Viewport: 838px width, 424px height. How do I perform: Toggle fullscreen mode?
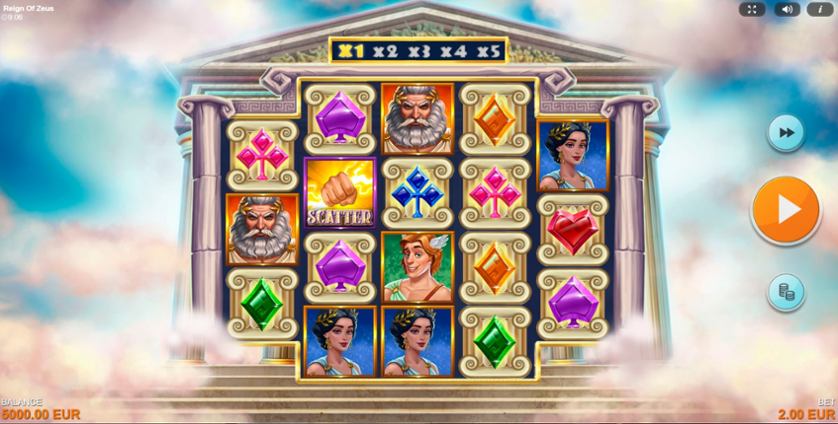point(753,9)
